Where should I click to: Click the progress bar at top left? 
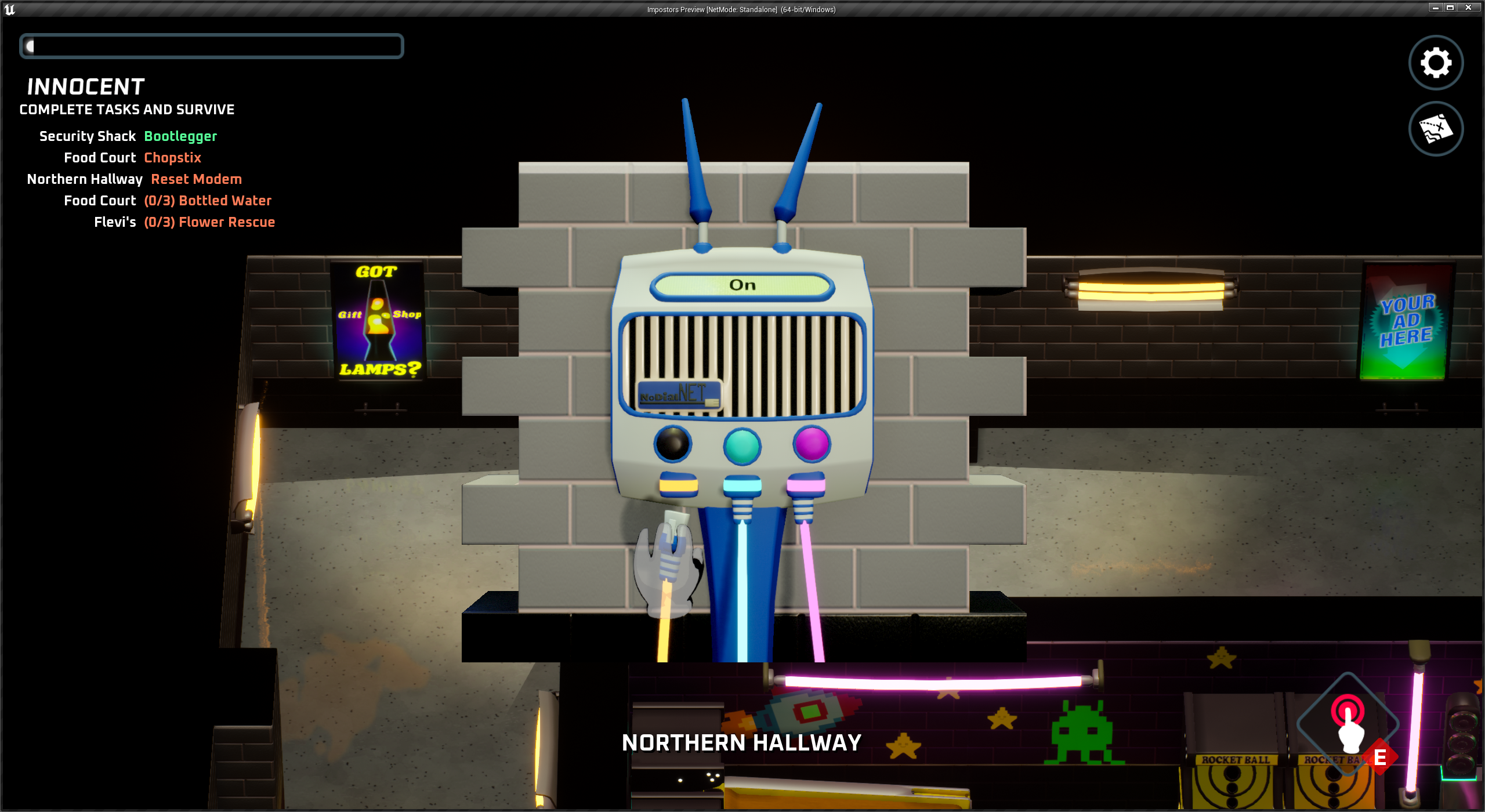tap(212, 46)
